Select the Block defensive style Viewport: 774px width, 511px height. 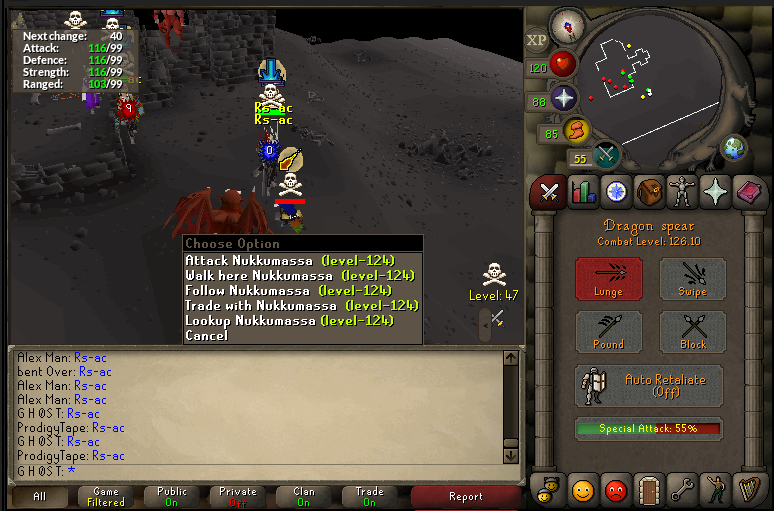click(692, 331)
